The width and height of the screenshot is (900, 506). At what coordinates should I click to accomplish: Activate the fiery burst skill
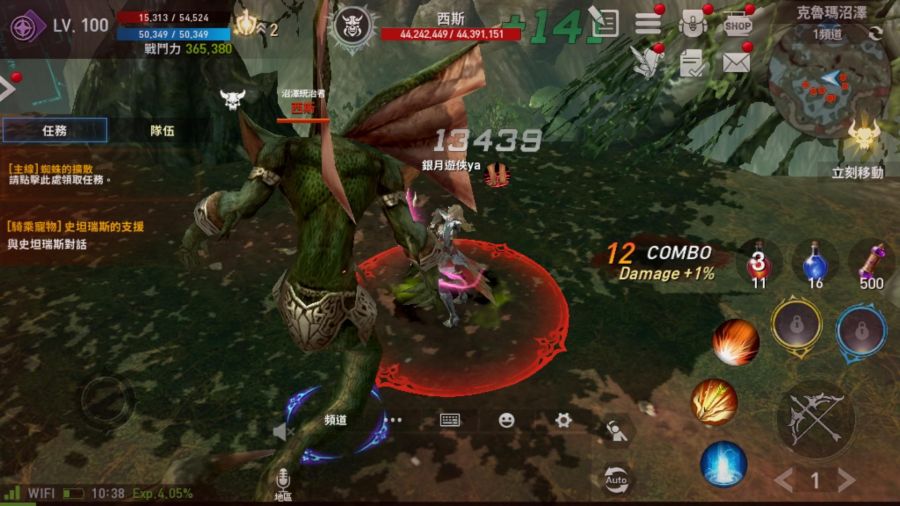tap(736, 342)
